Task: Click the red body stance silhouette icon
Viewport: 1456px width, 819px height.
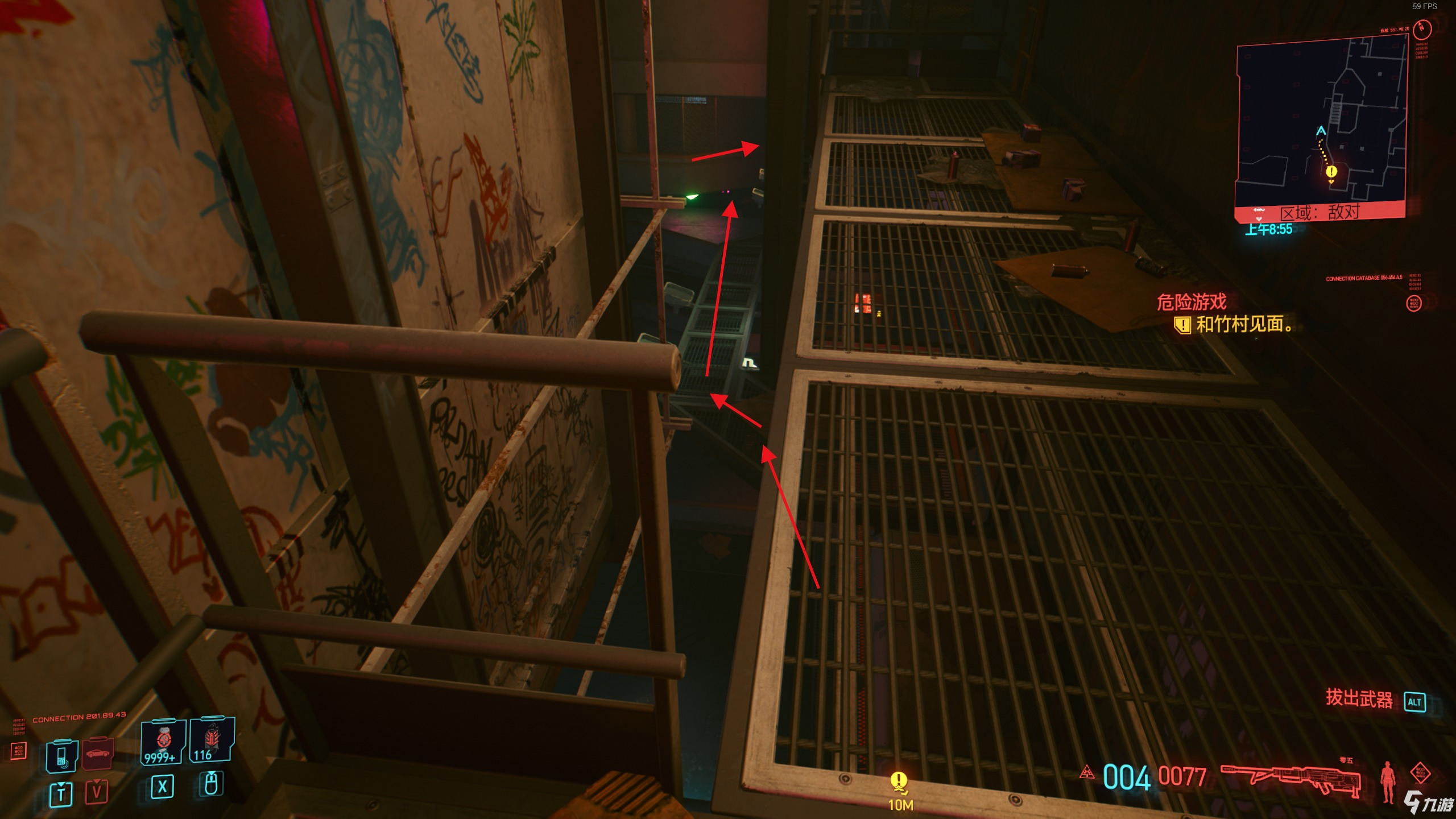Action: pos(1388,781)
